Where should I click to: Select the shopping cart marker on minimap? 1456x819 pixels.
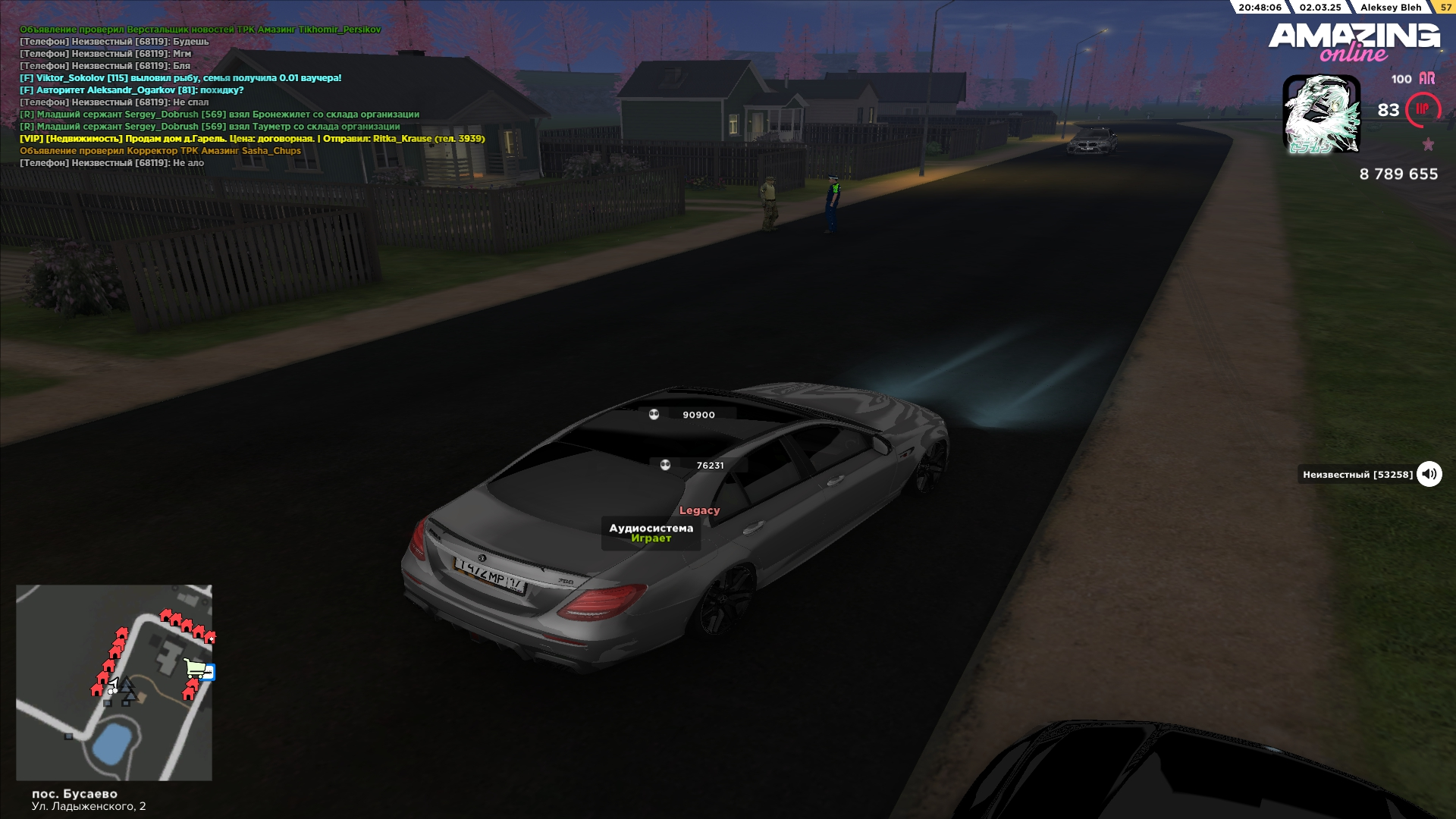pyautogui.click(x=196, y=668)
